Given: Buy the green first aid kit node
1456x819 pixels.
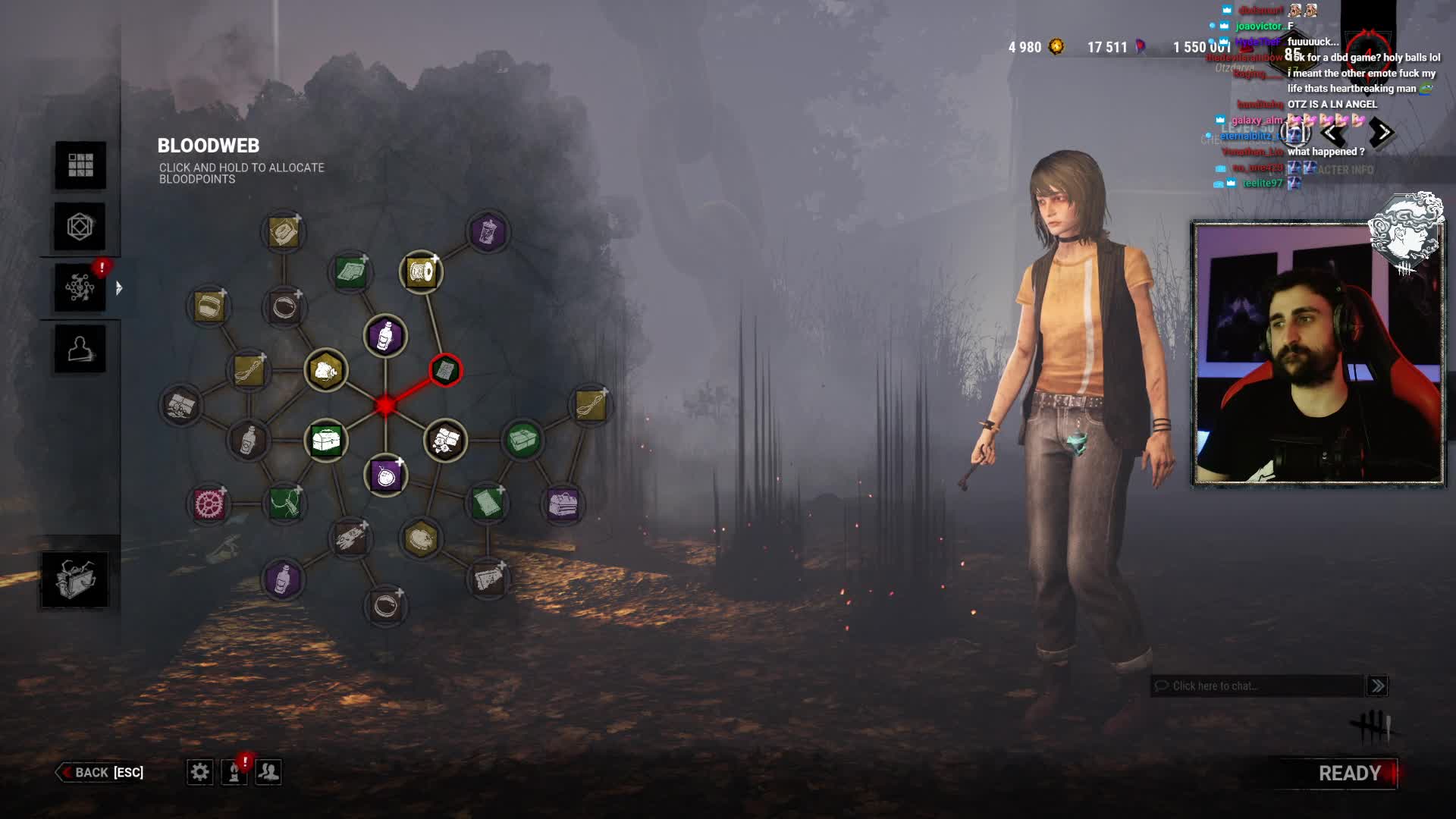Looking at the screenshot, I should (x=326, y=440).
